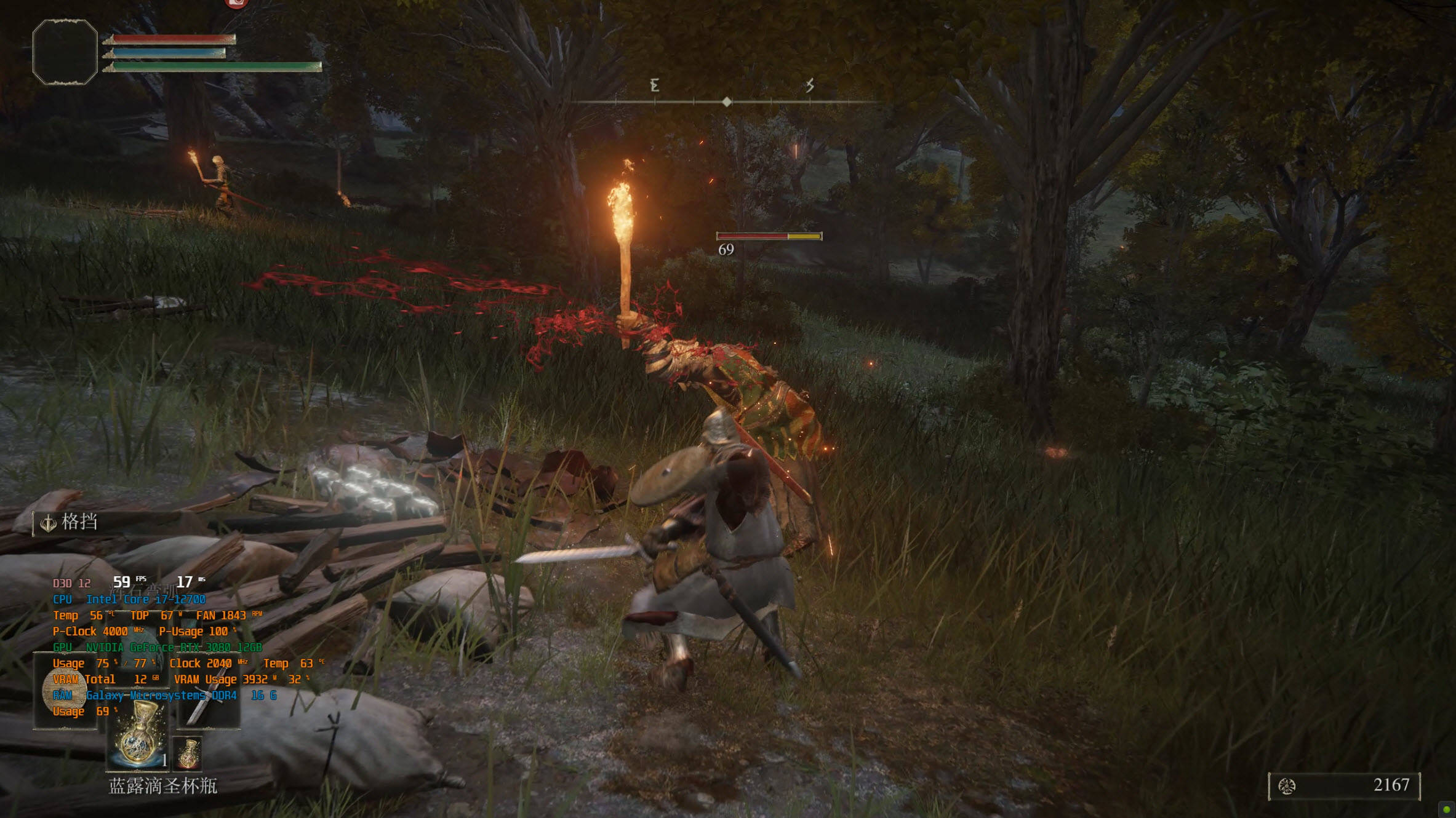
Task: Choose the small red Crimson flask icon
Action: point(189,753)
